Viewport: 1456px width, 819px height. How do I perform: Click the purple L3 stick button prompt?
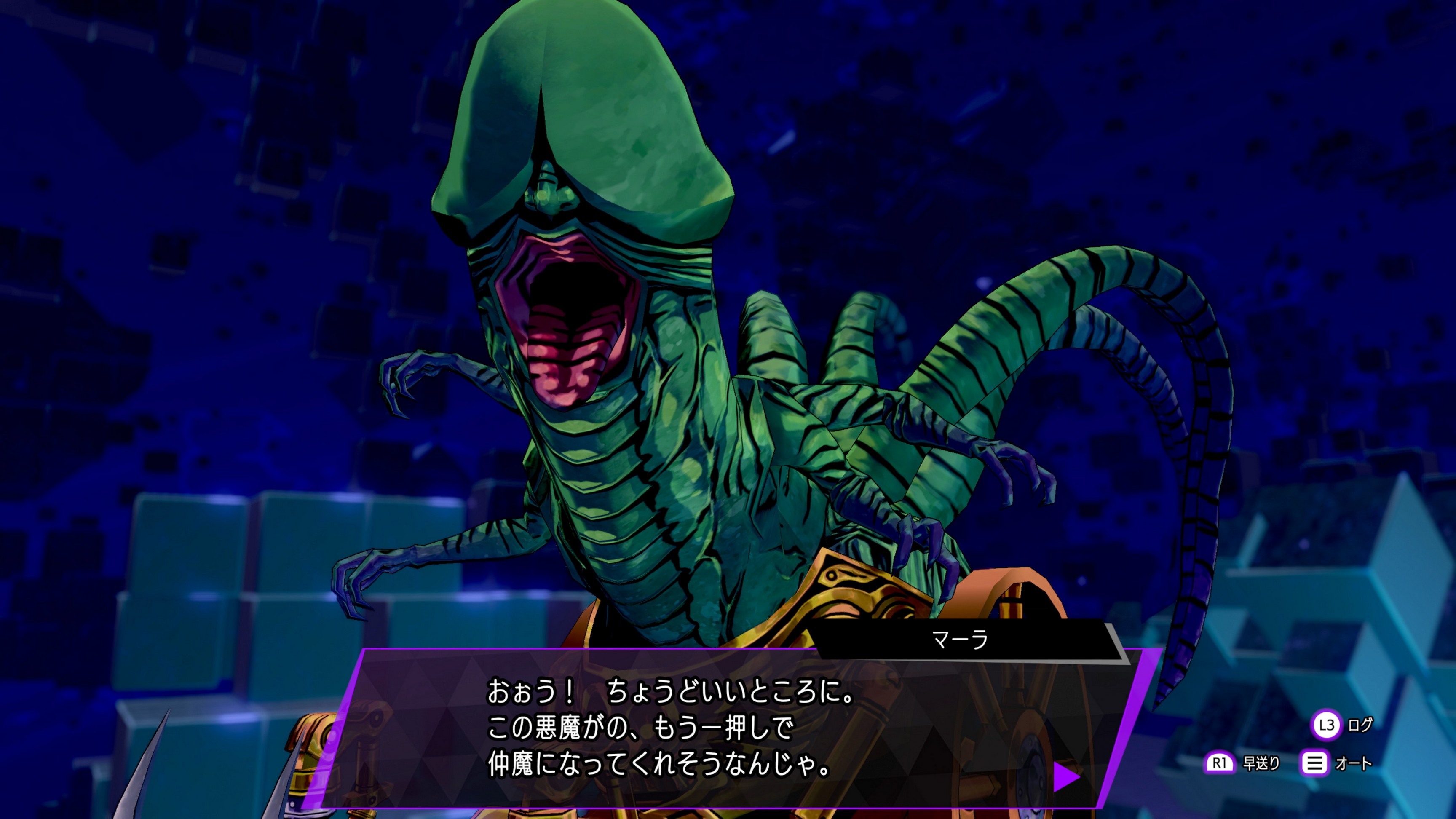coord(1327,726)
